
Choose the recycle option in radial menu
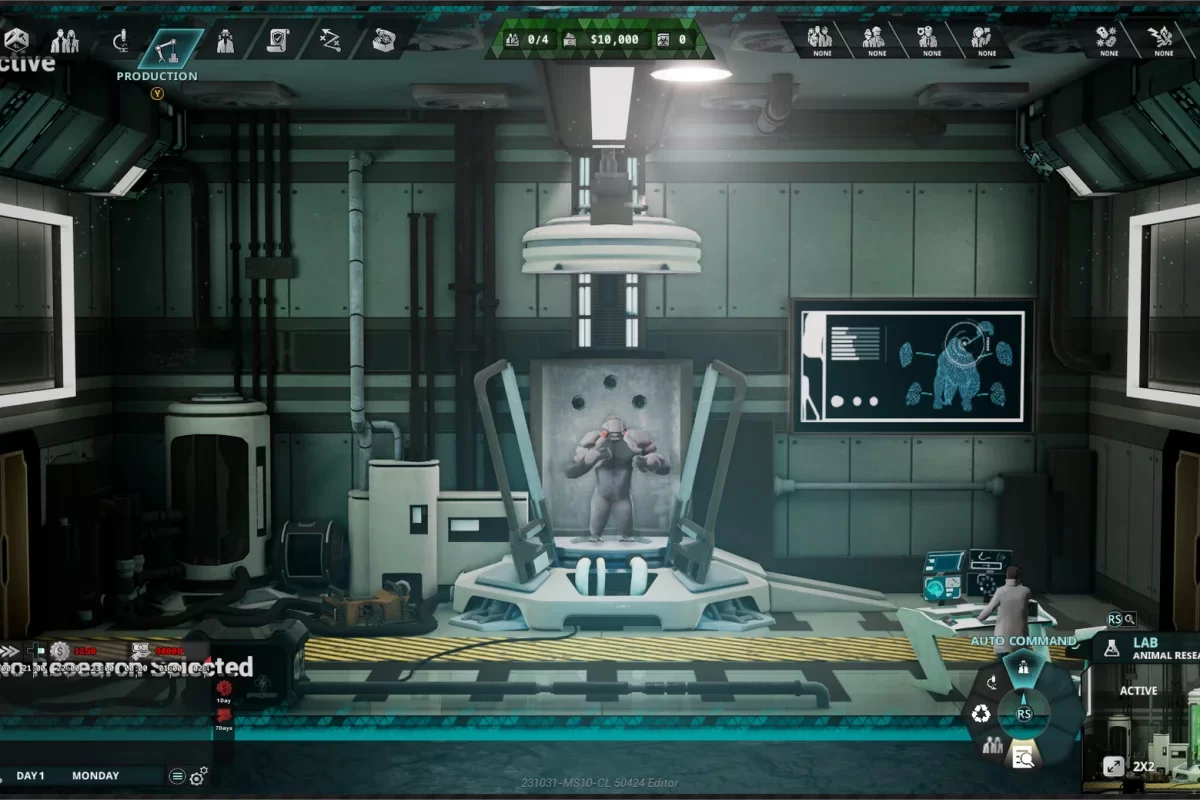click(979, 714)
